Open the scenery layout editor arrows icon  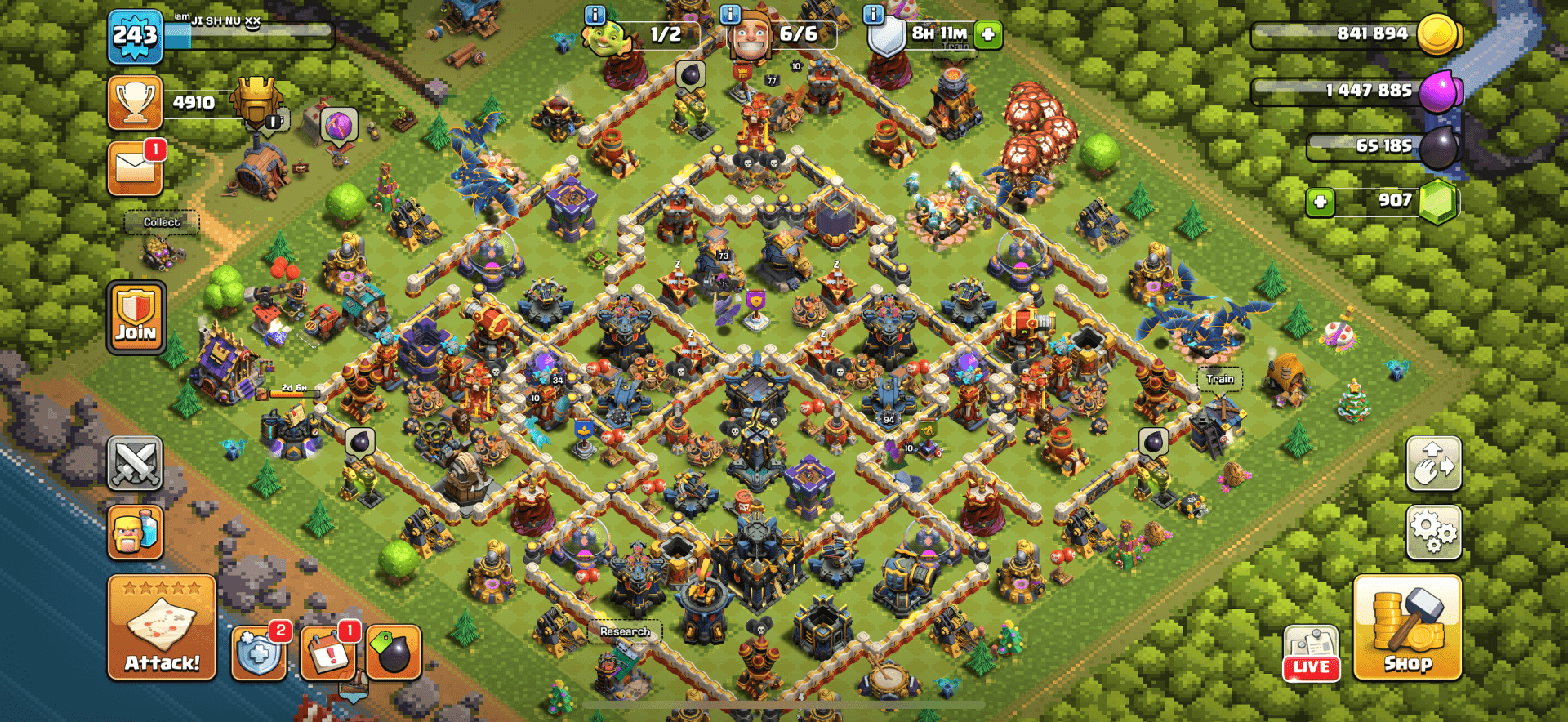point(1434,463)
